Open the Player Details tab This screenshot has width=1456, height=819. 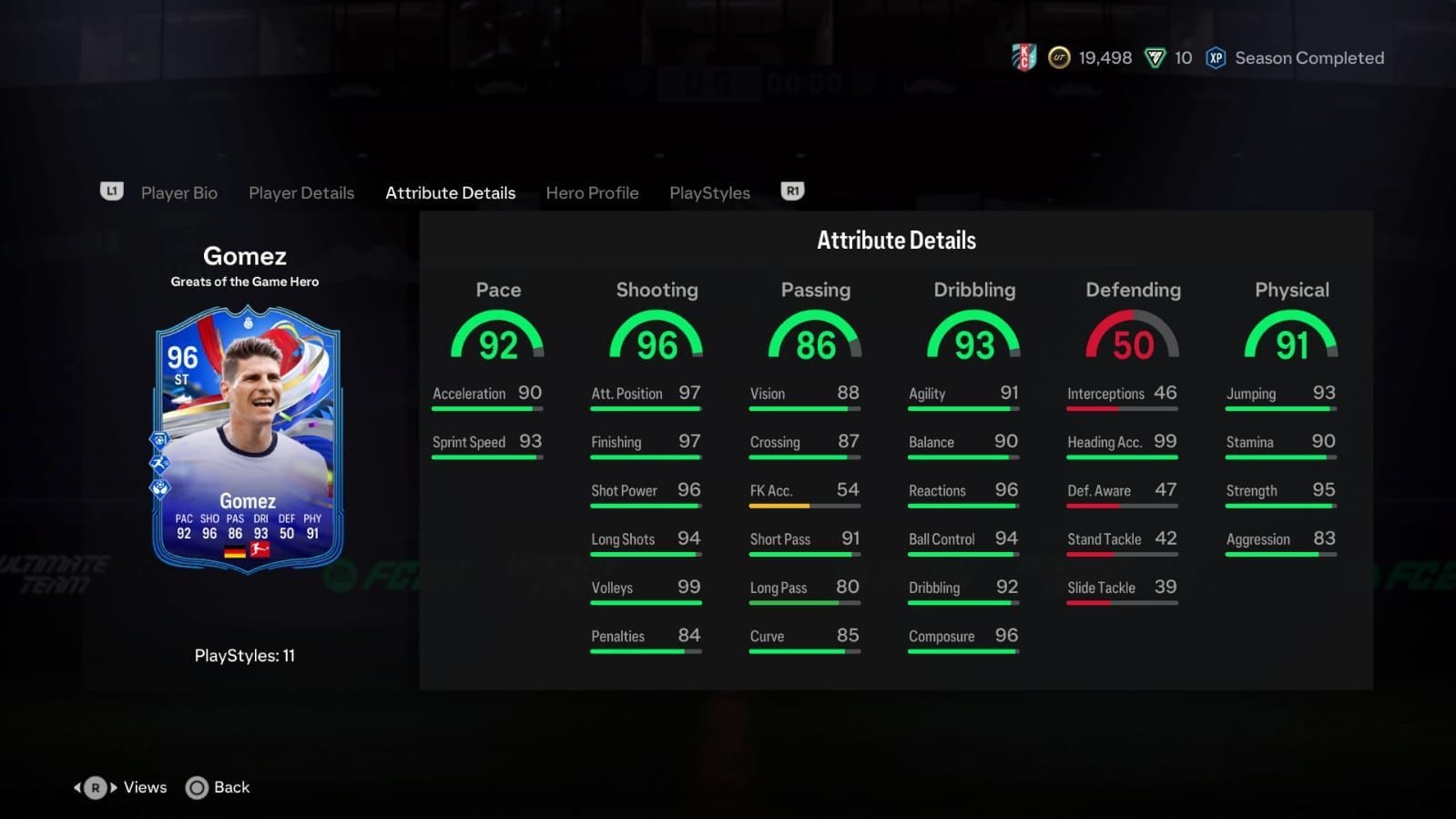point(300,192)
